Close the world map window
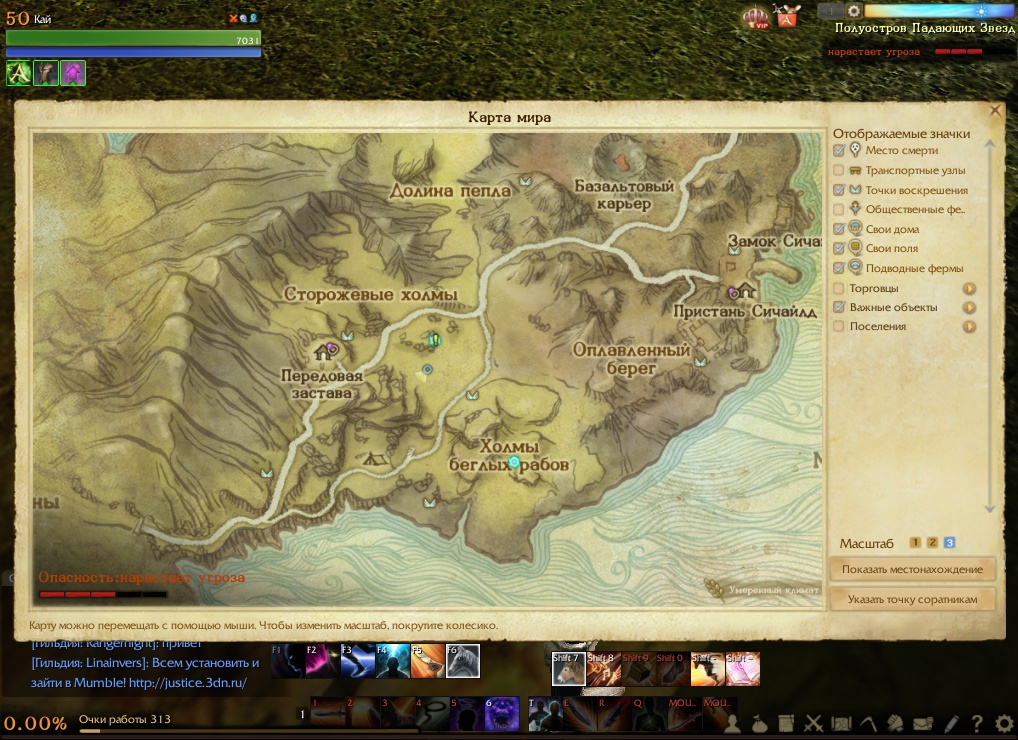This screenshot has width=1018, height=740. (x=995, y=111)
